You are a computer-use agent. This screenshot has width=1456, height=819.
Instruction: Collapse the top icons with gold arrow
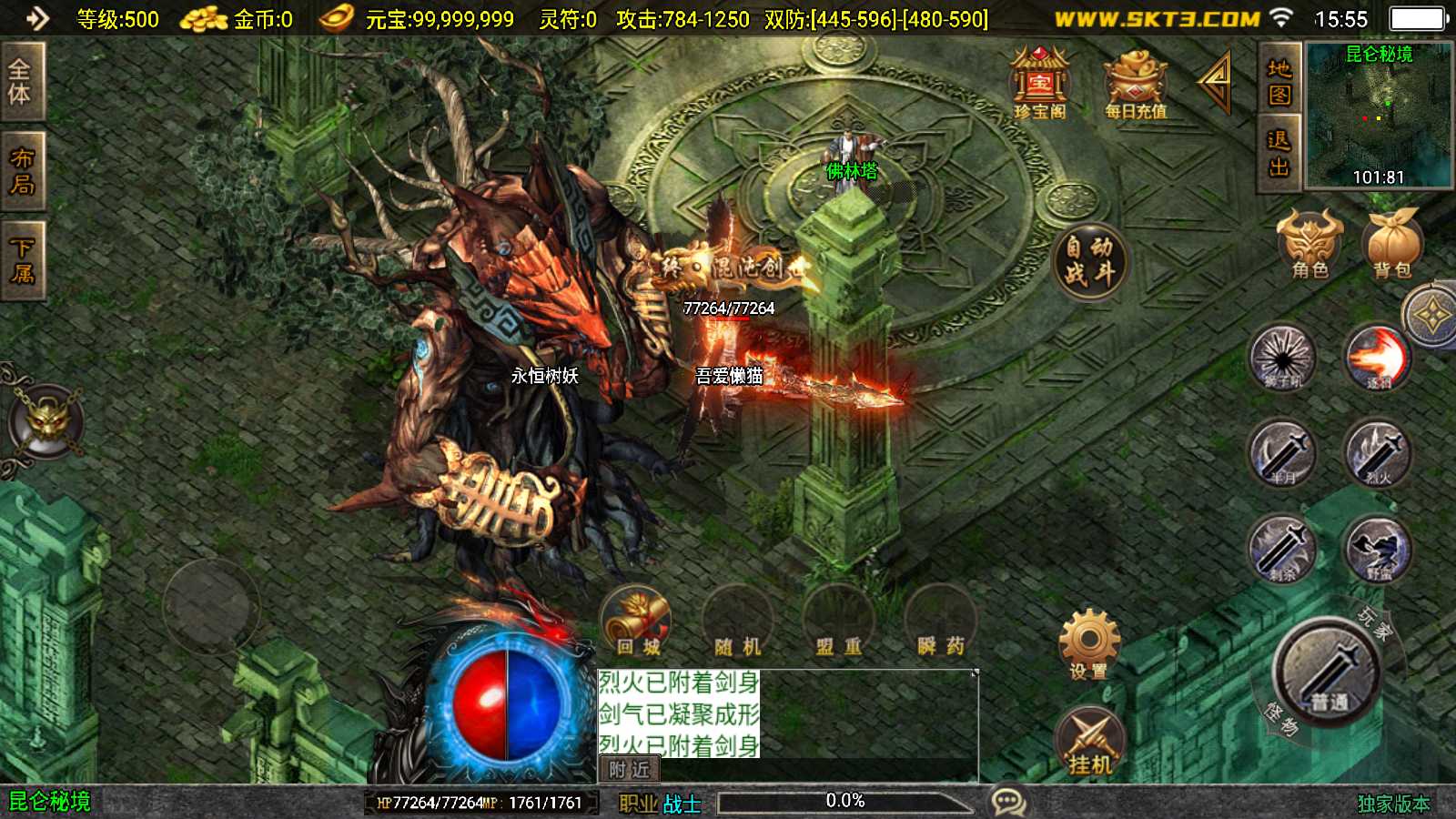coord(1216,81)
